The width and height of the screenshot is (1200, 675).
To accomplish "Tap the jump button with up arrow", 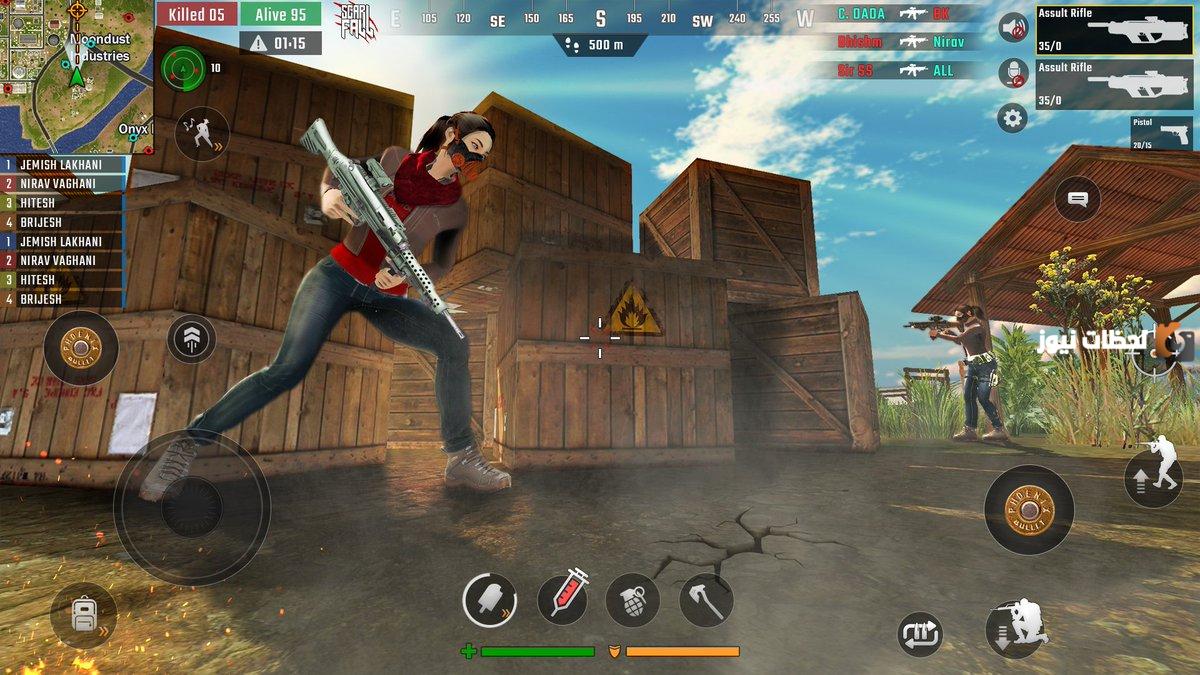I will click(1153, 477).
